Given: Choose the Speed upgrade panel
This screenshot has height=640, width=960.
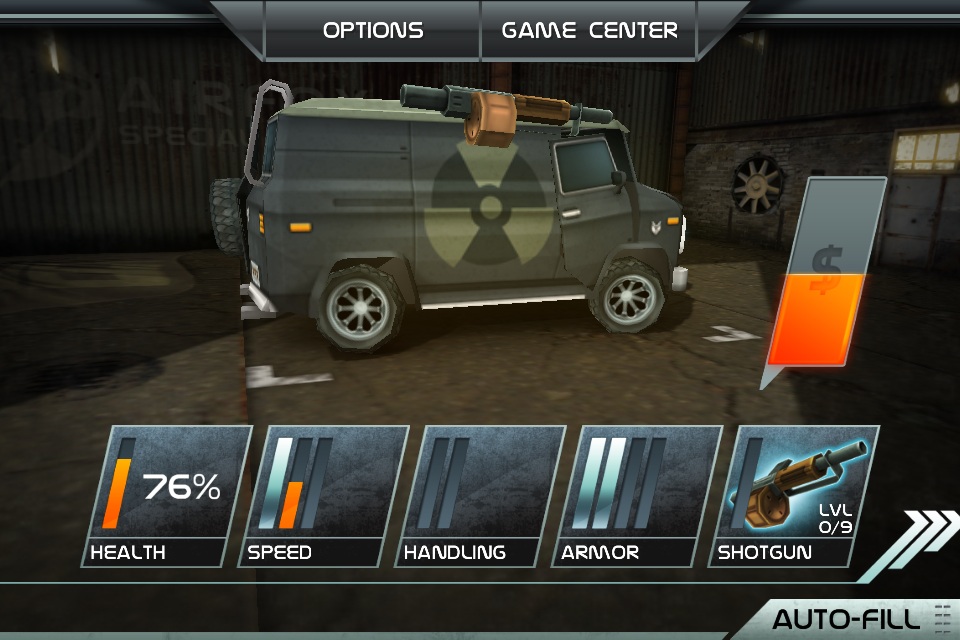Looking at the screenshot, I should (x=322, y=496).
